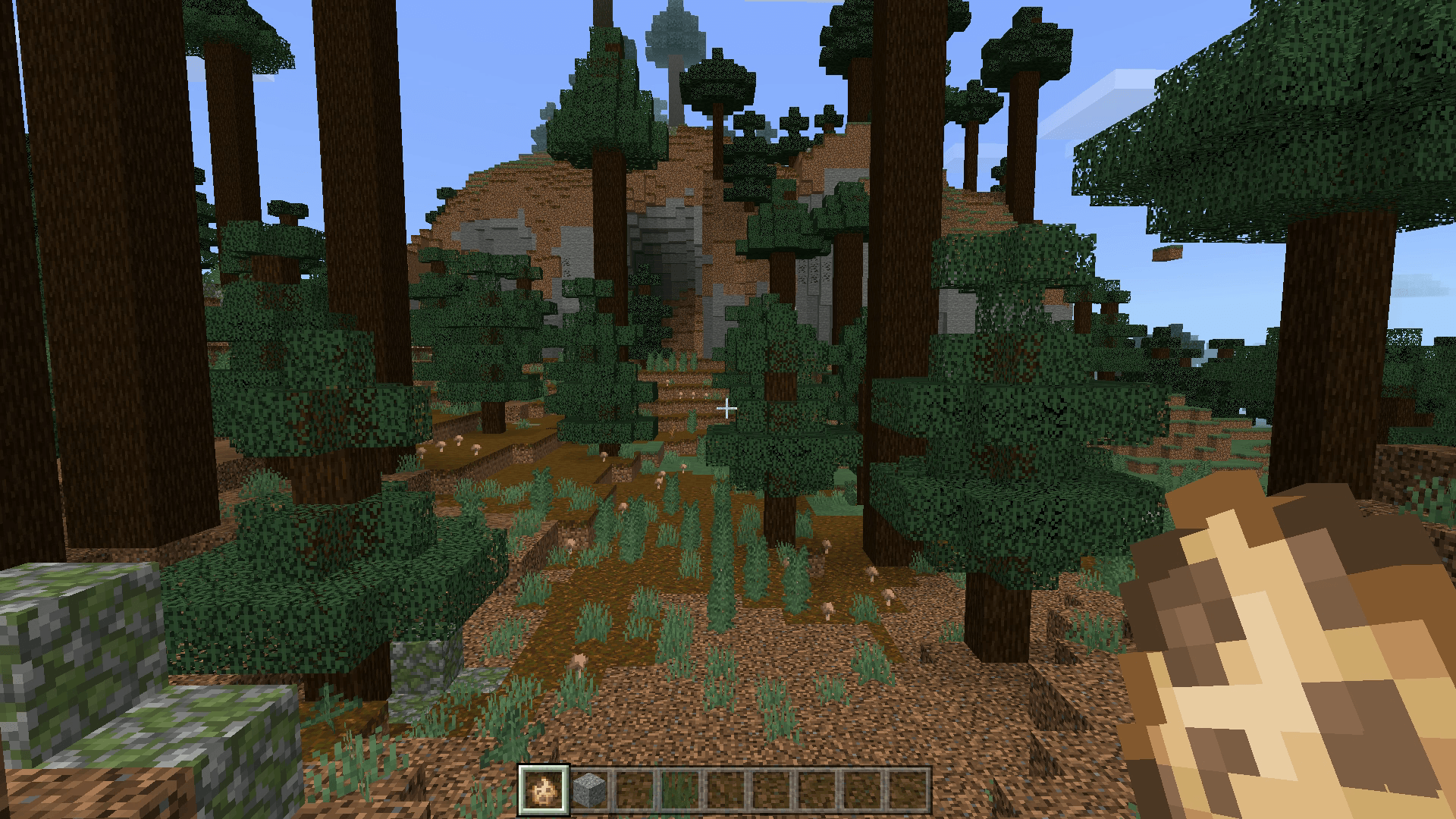The width and height of the screenshot is (1456, 819).
Task: Select the flint and steel hotbar item
Action: [x=541, y=789]
